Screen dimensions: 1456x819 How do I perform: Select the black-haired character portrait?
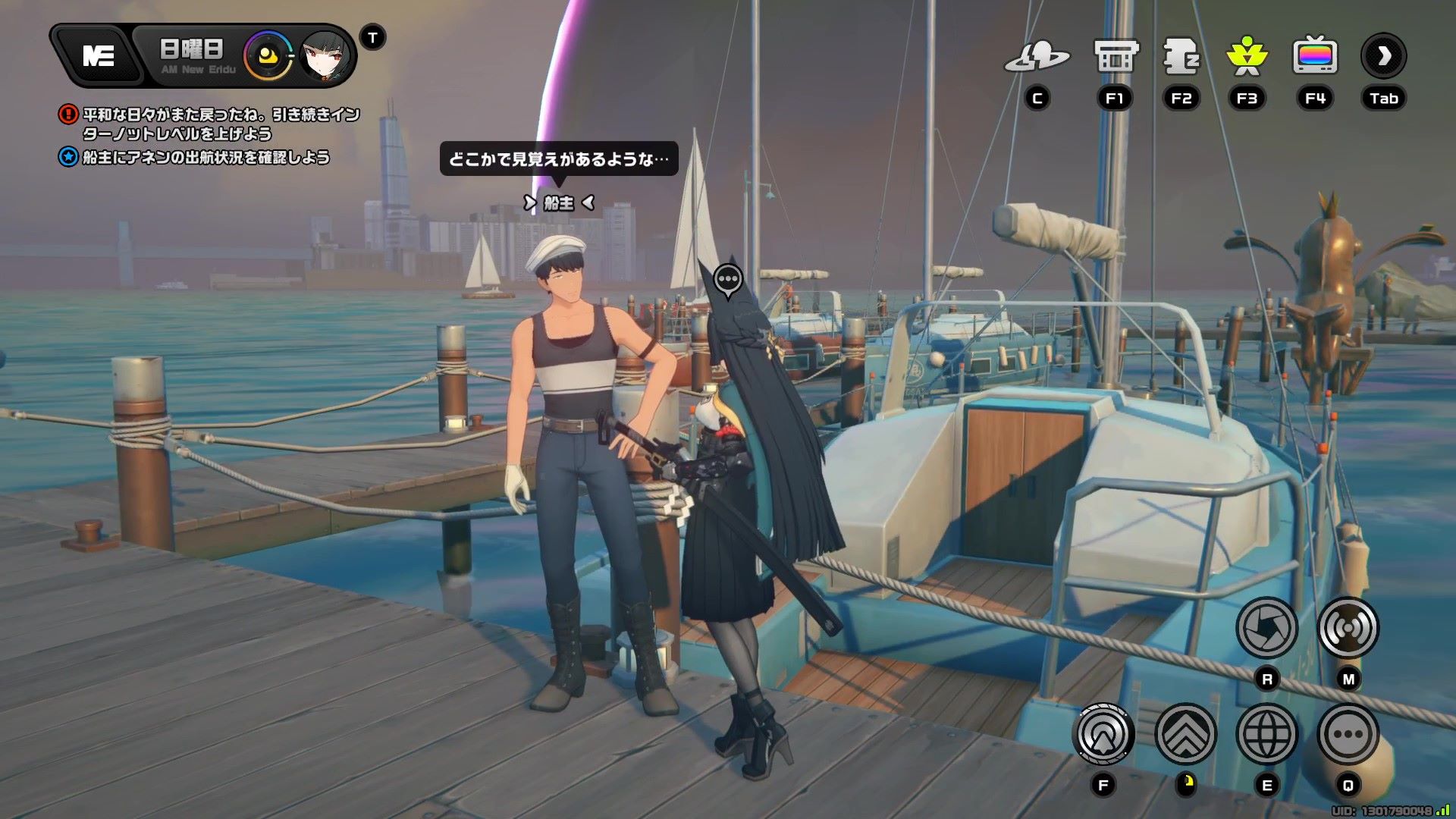tap(325, 55)
